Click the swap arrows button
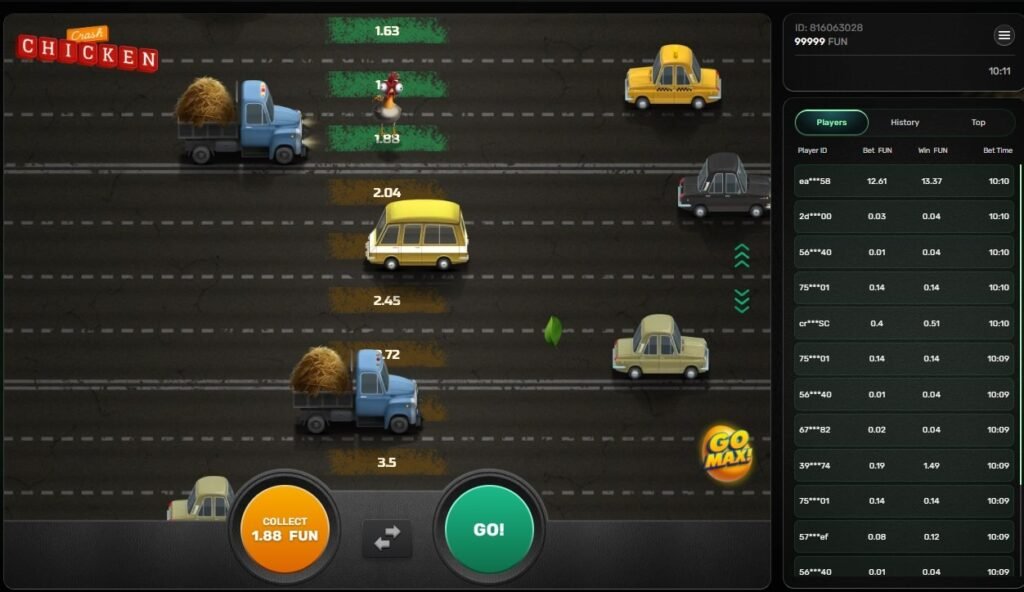The height and width of the screenshot is (592, 1024). click(387, 538)
